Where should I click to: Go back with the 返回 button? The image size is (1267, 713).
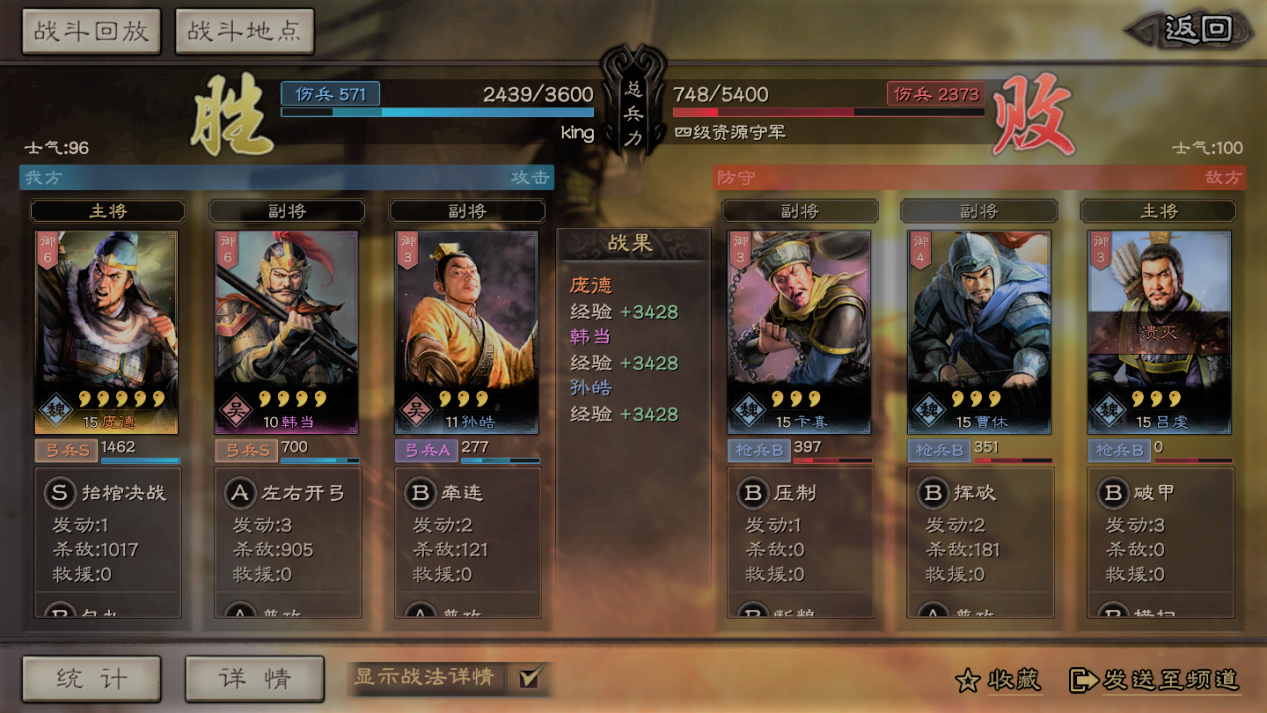[1196, 29]
